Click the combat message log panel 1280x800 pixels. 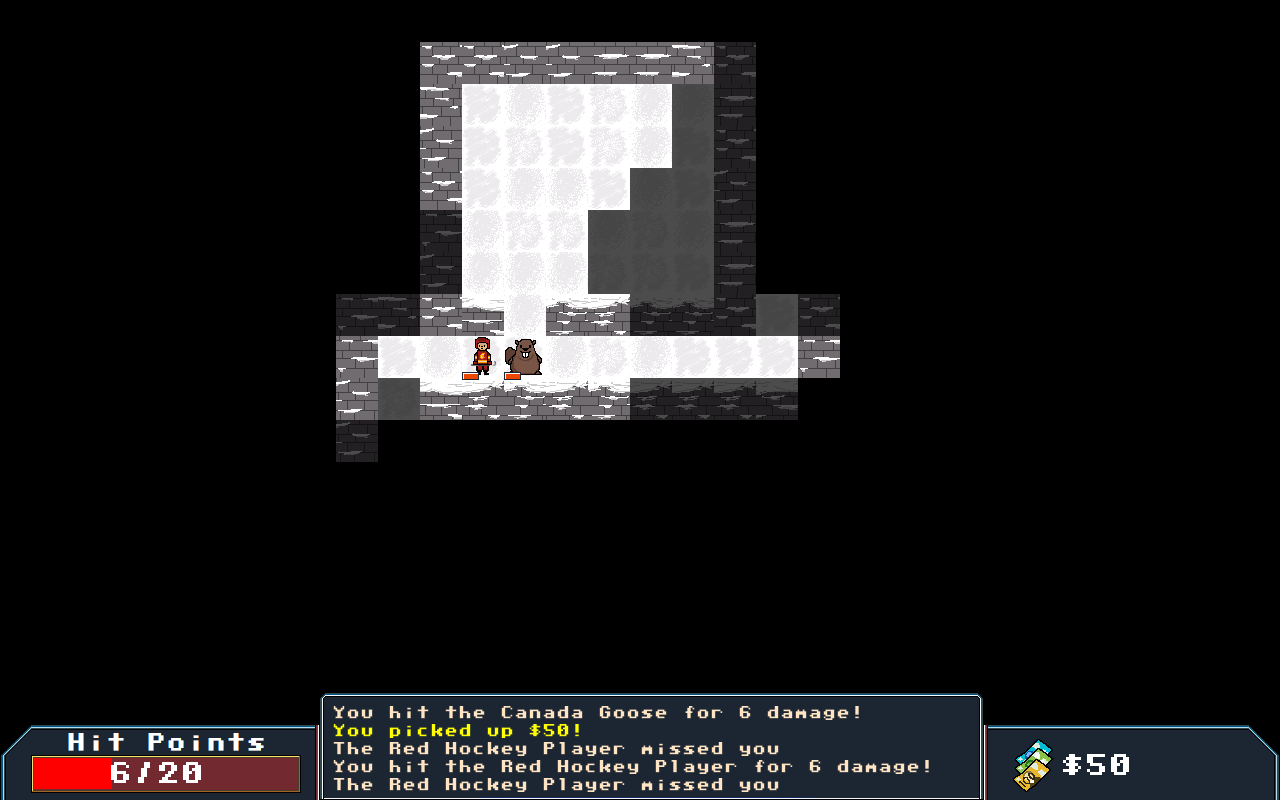(x=651, y=748)
